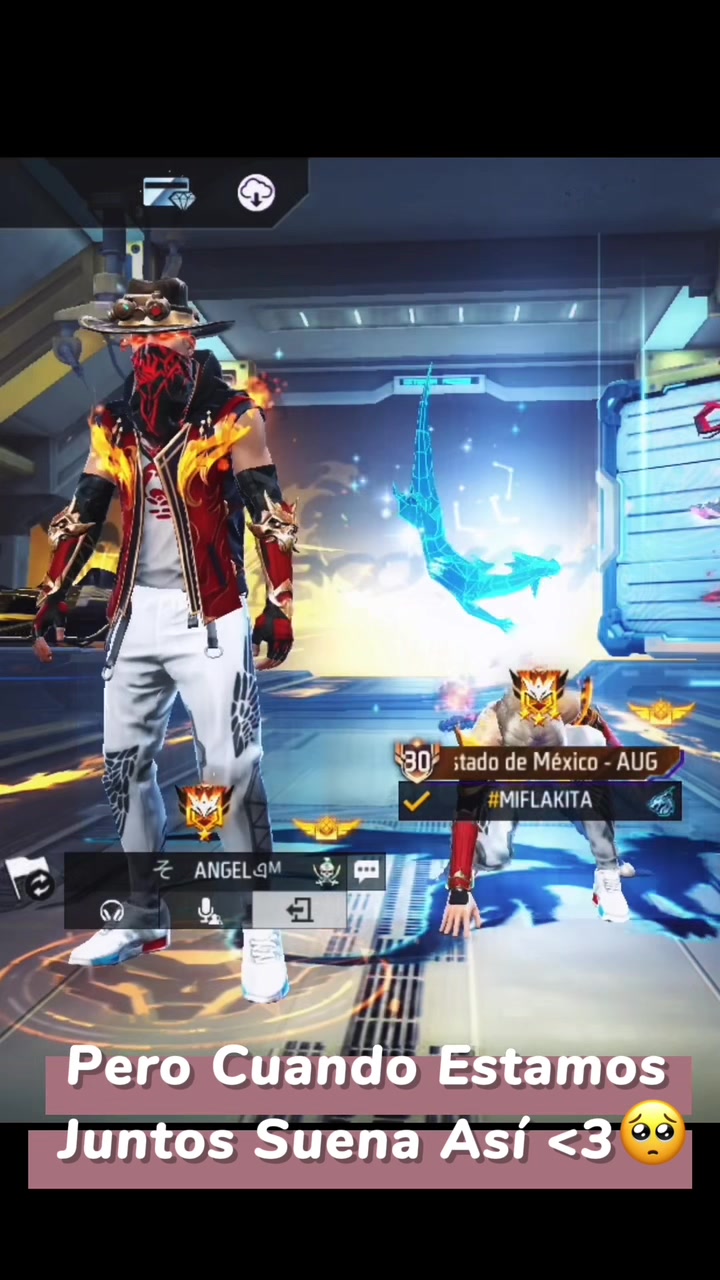720x1280 pixels.
Task: Toggle the microphone button
Action: point(208,911)
